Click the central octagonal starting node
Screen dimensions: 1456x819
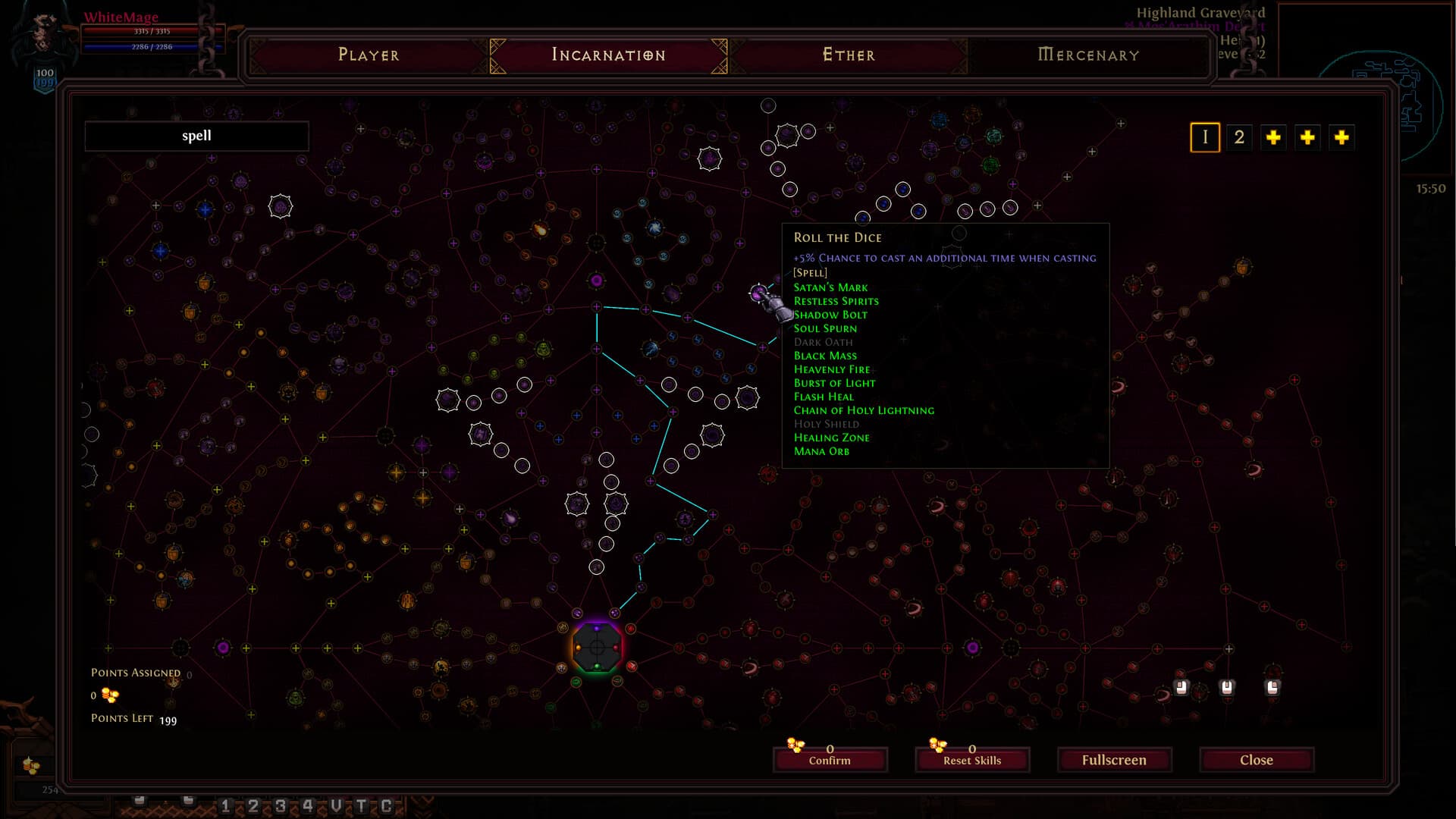coord(597,648)
